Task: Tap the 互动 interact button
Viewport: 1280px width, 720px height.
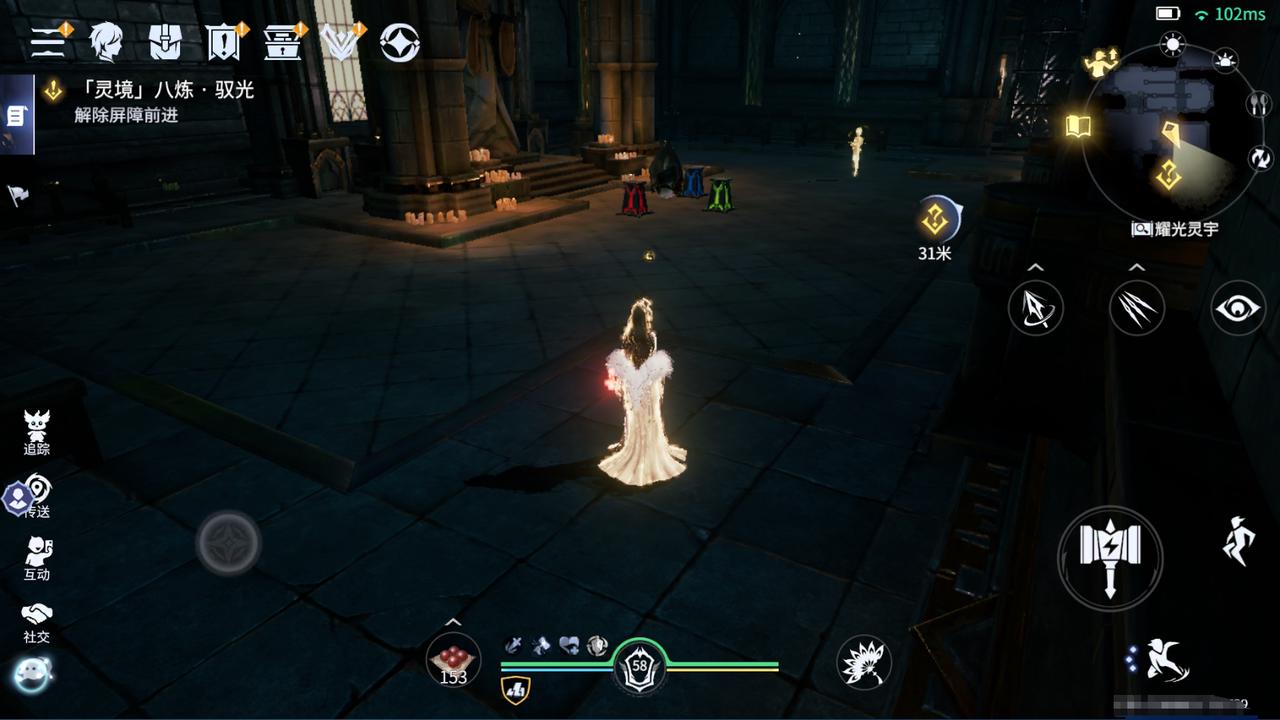Action: [x=37, y=558]
